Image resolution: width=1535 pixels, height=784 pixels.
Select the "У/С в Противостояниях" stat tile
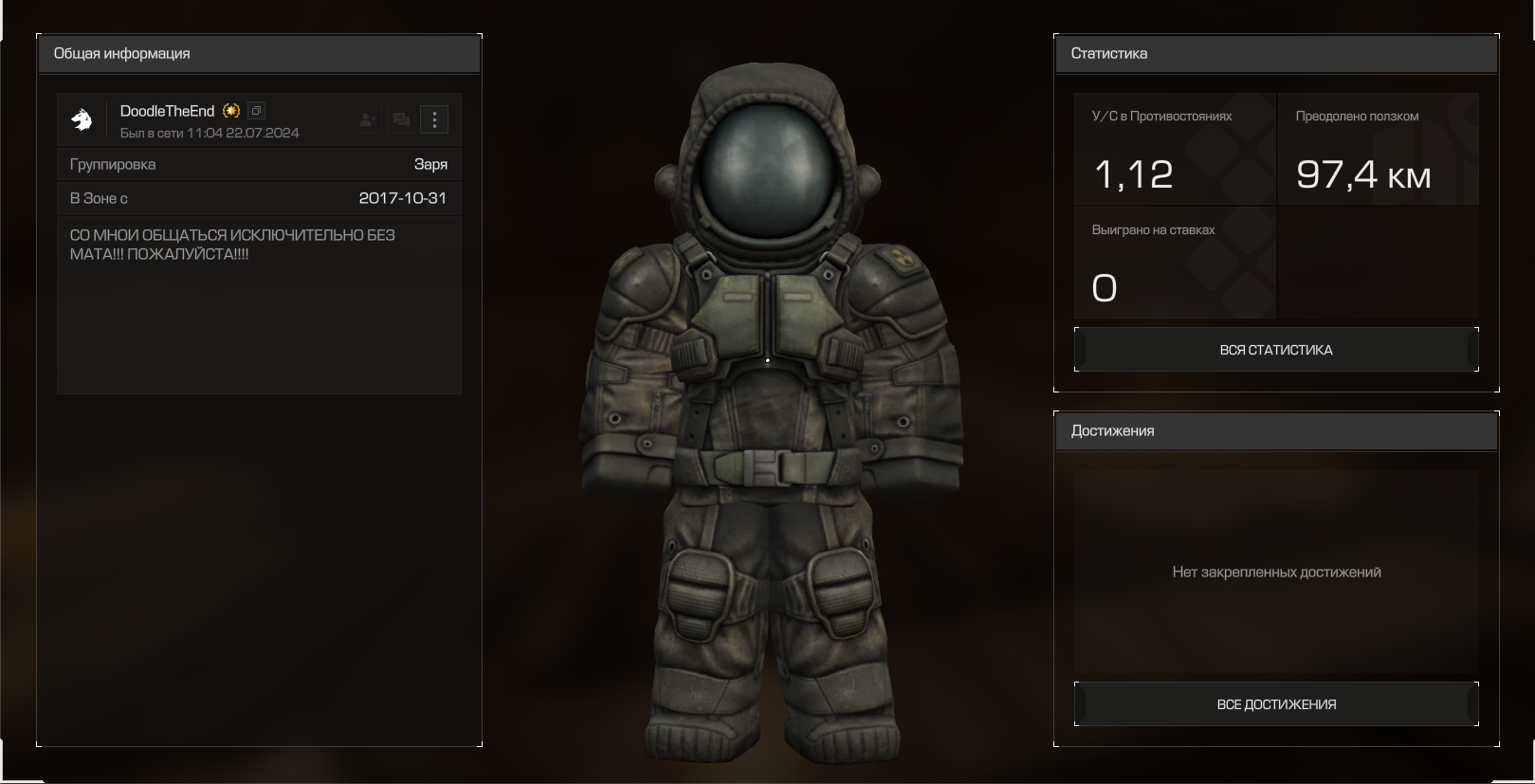(1174, 149)
